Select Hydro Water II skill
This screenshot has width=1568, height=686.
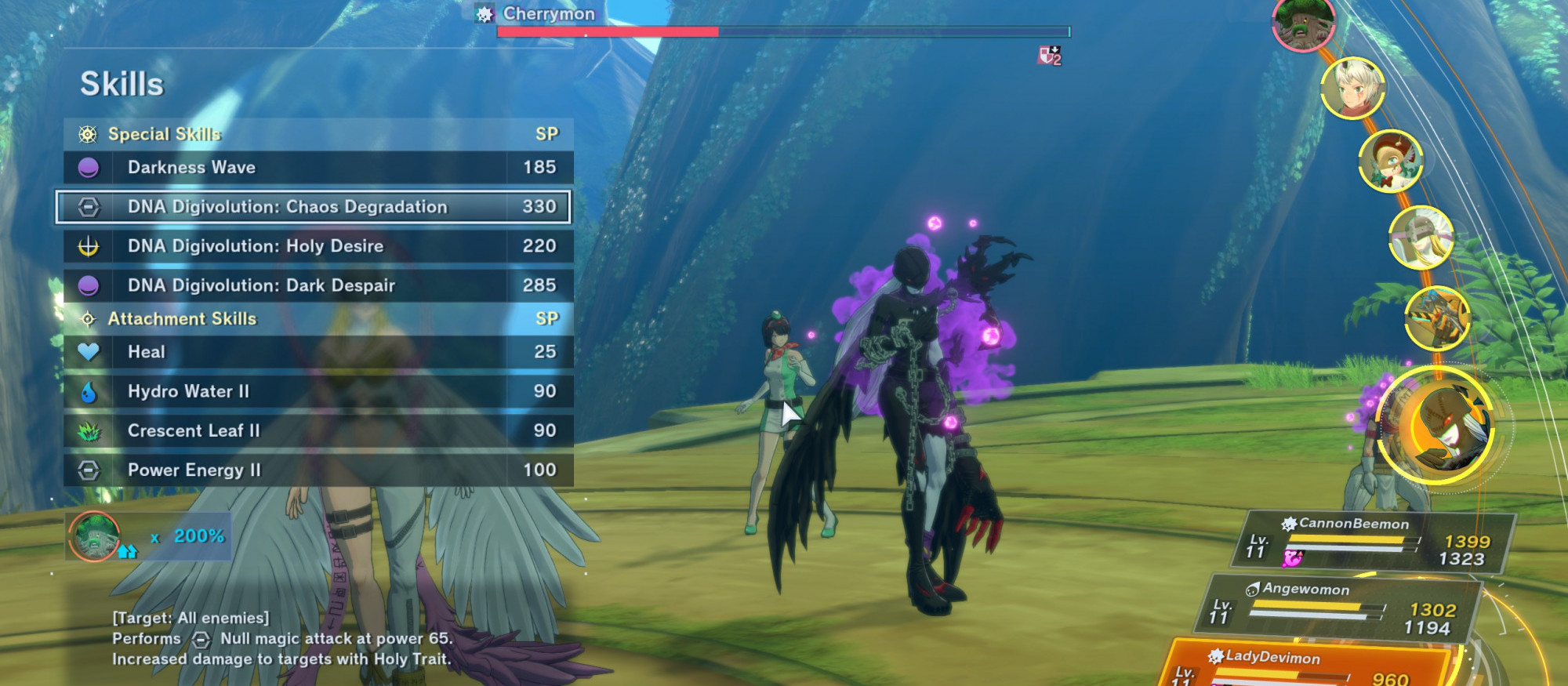coord(318,391)
